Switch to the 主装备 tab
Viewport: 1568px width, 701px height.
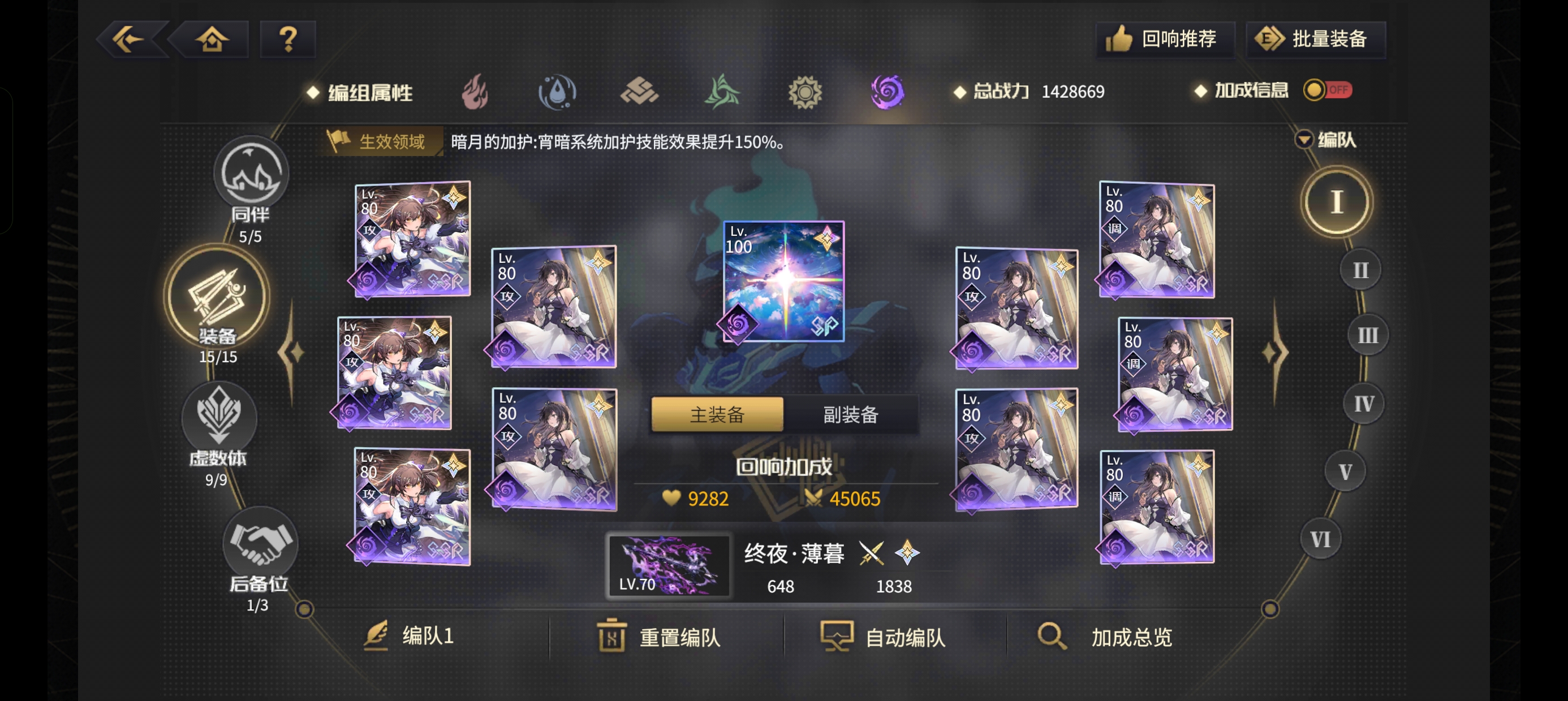pos(717,414)
